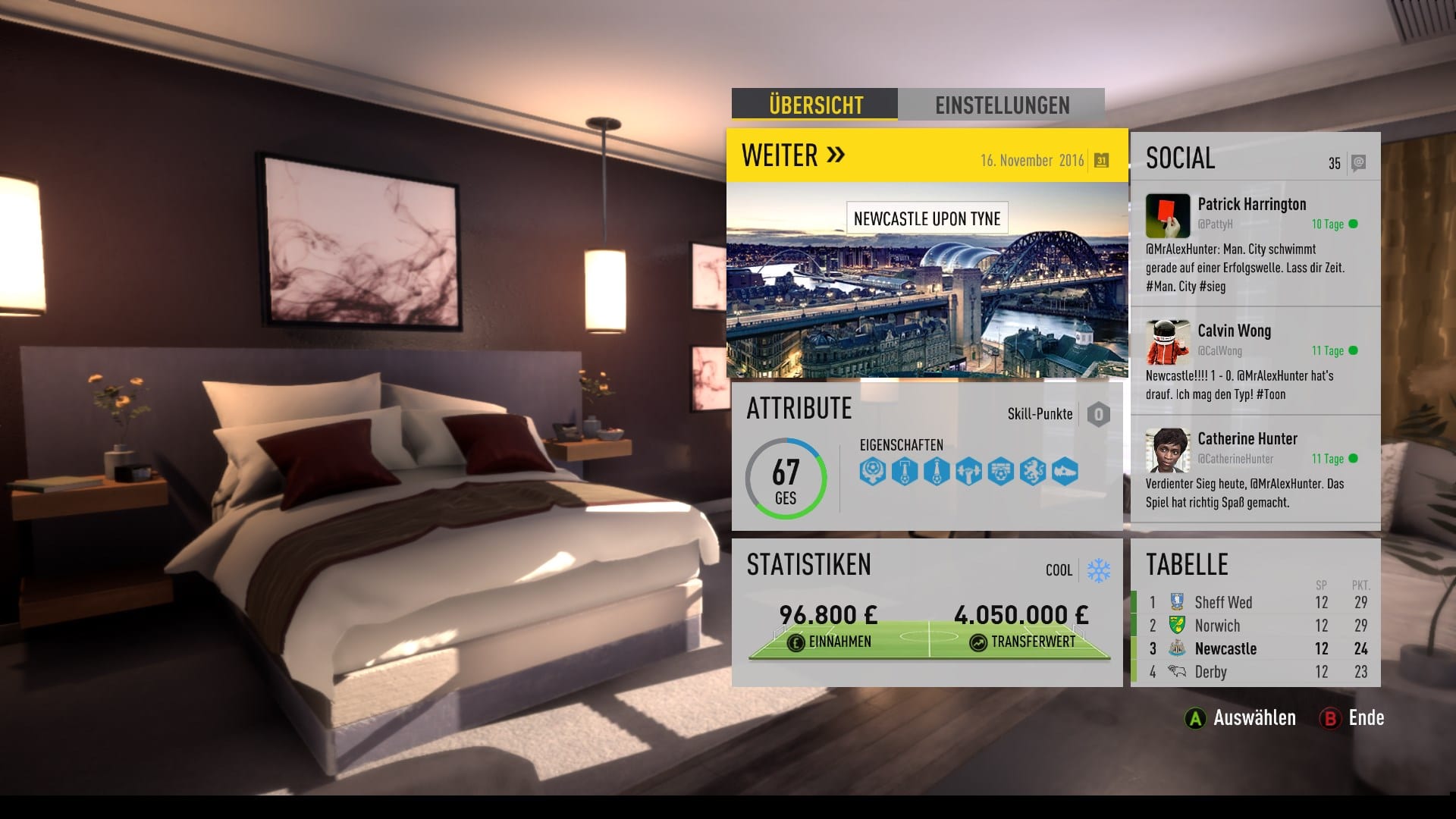Viewport: 1456px width, 819px height.
Task: Switch to the Übersicht tab
Action: coord(814,105)
